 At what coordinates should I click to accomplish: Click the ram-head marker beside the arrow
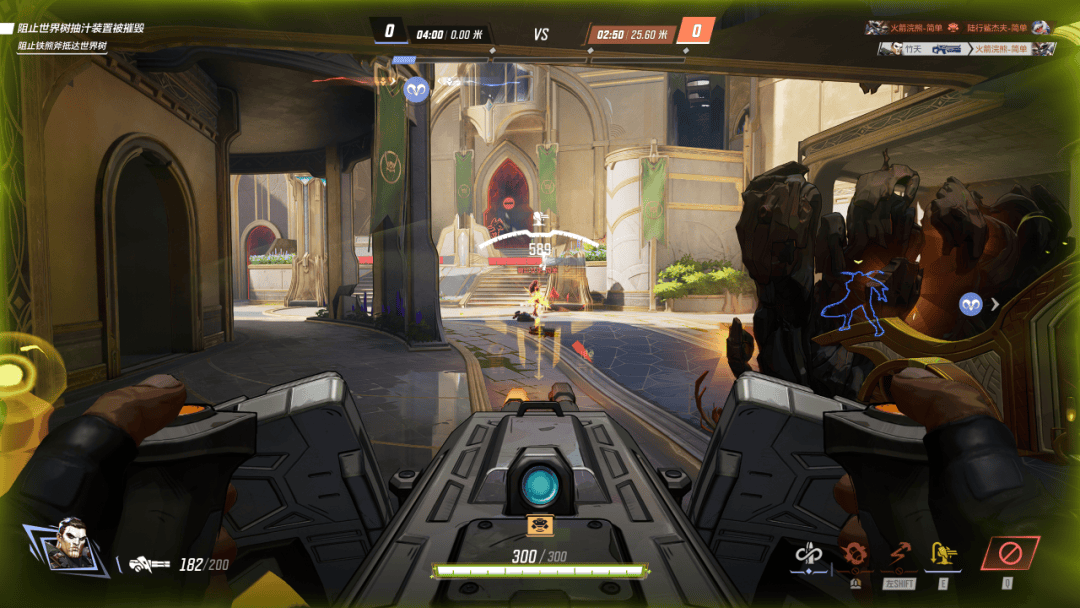970,304
